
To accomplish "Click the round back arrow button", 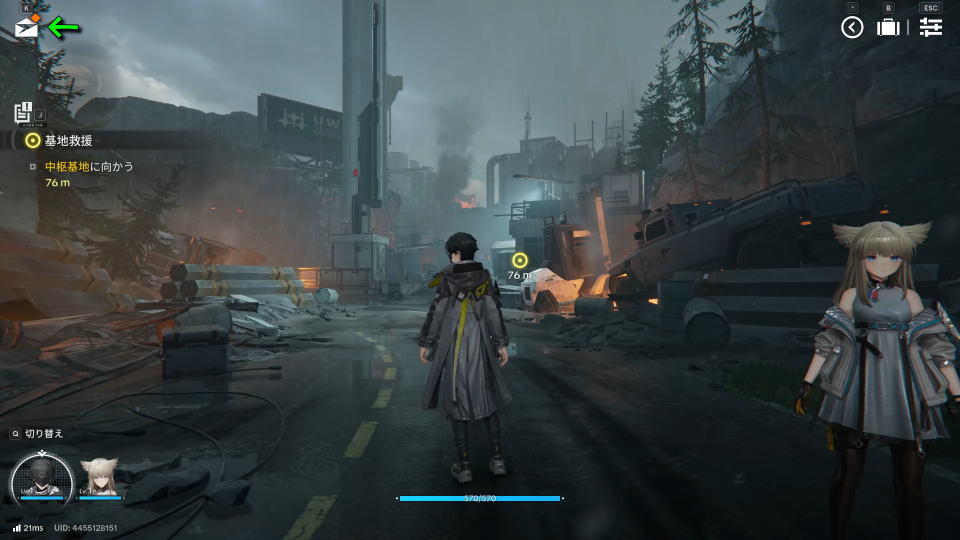I will [852, 28].
